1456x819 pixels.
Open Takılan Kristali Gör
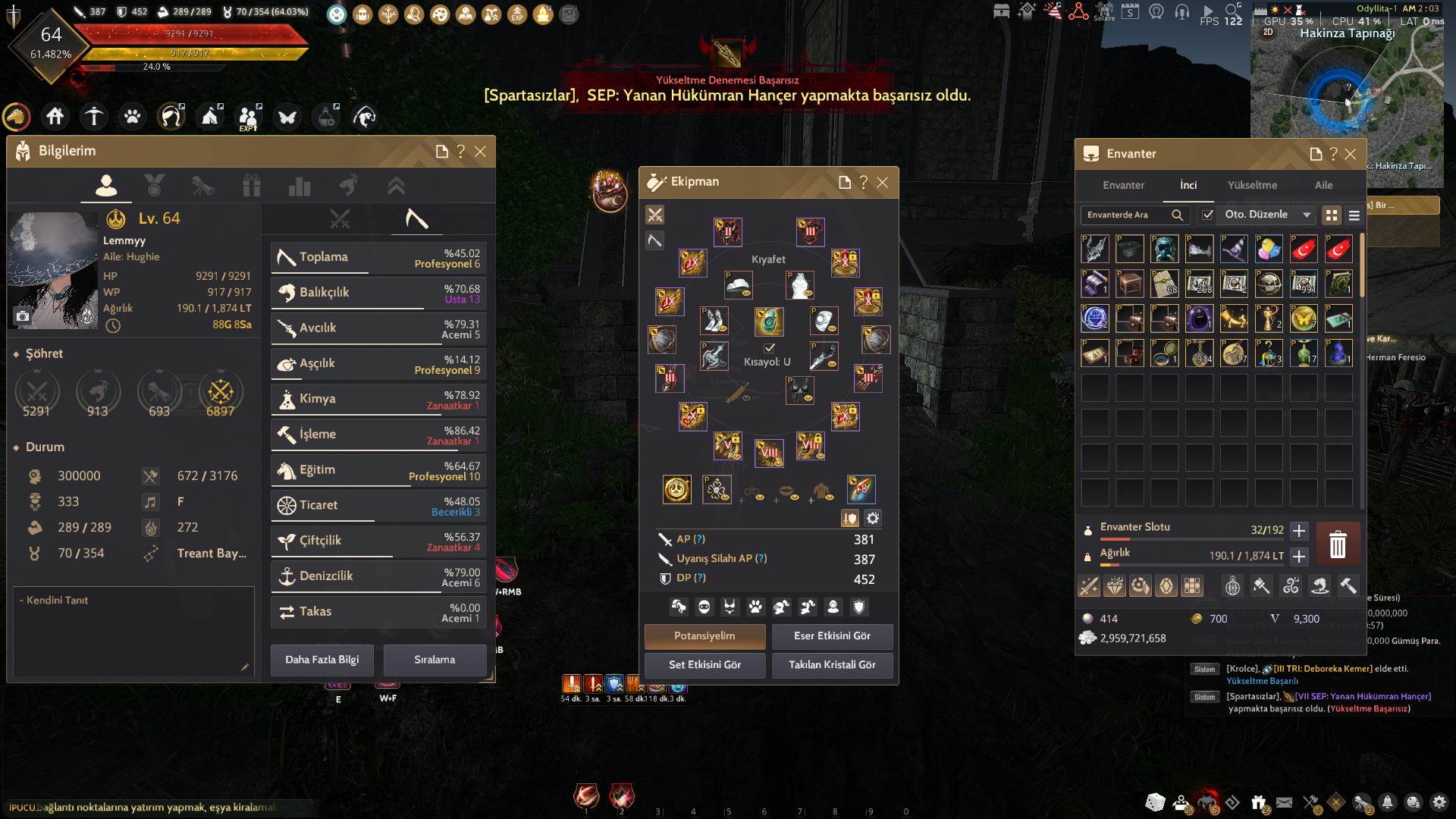(832, 665)
